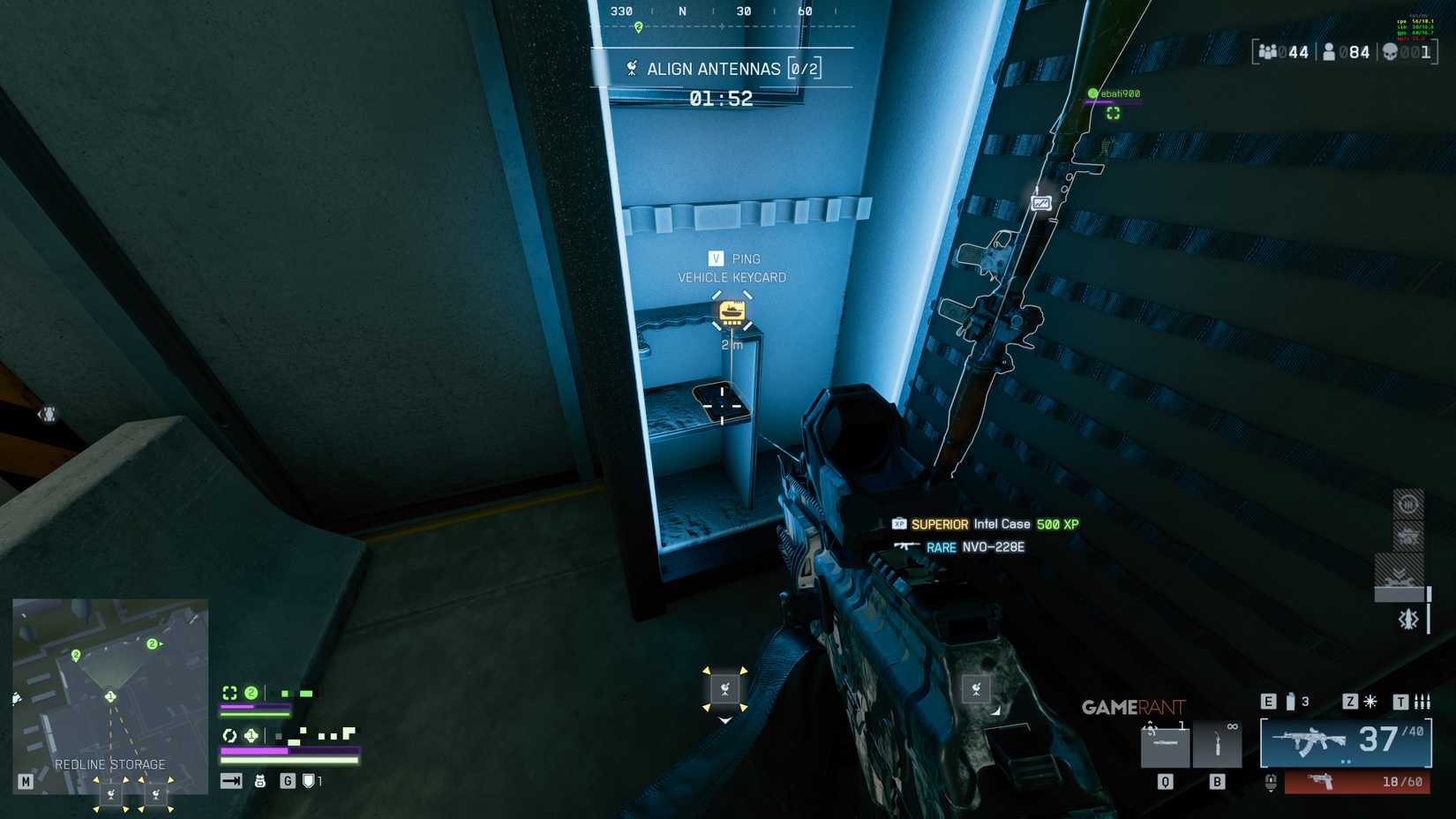The image size is (1456, 819).
Task: Select the REDLINE STORAGE location label
Action: (x=112, y=764)
